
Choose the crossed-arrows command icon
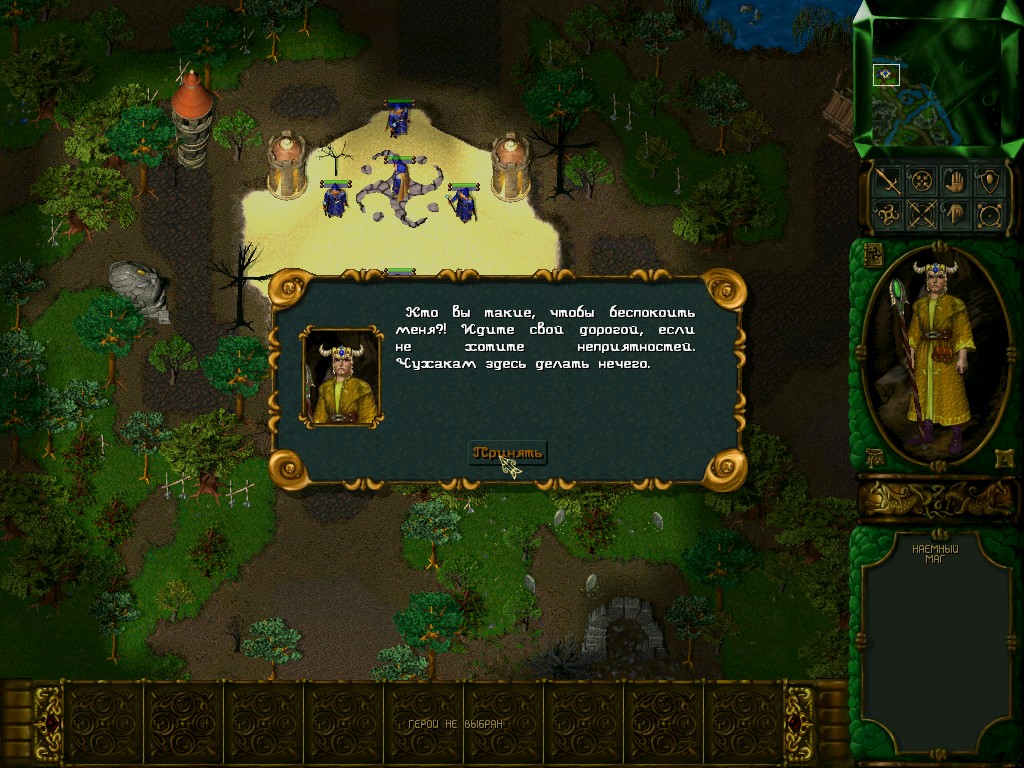(x=921, y=214)
